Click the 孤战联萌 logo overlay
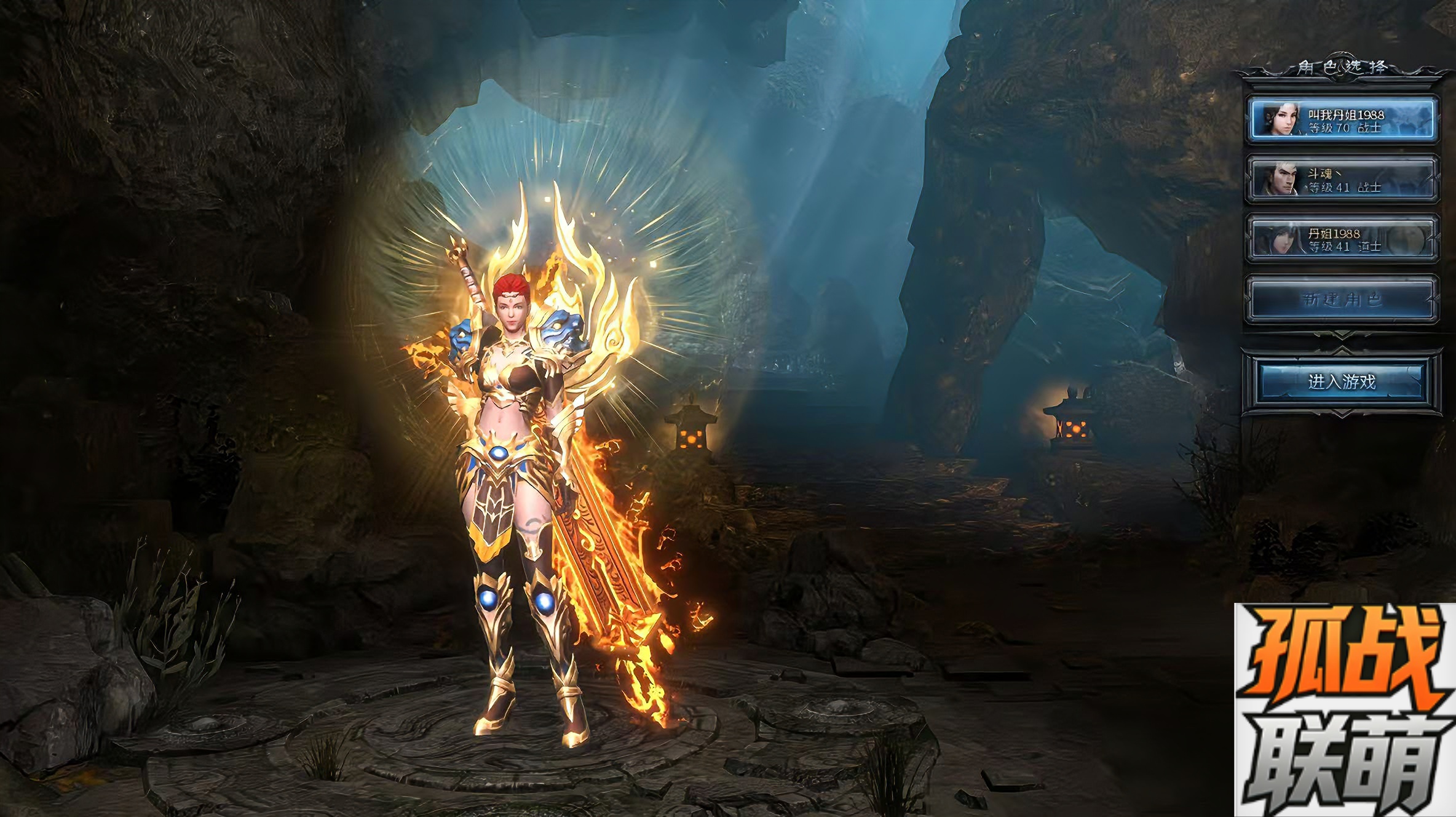Viewport: 1456px width, 817px height. point(1344,710)
